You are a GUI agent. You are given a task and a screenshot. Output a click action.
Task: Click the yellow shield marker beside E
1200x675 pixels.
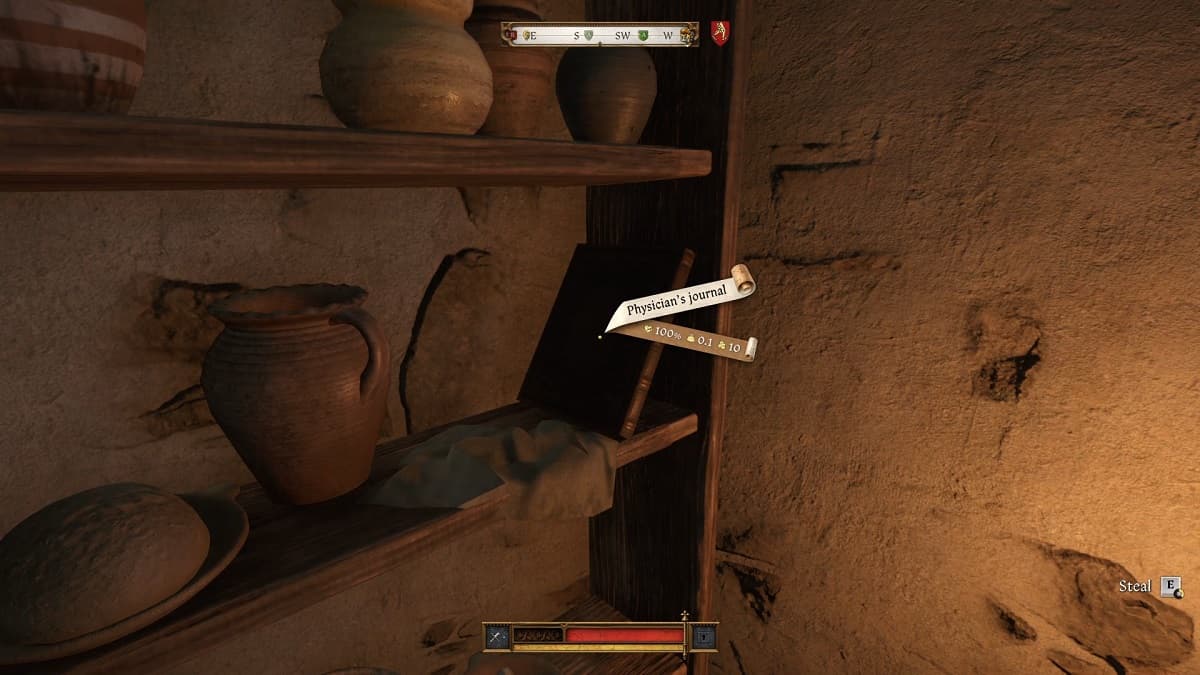pyautogui.click(x=527, y=36)
